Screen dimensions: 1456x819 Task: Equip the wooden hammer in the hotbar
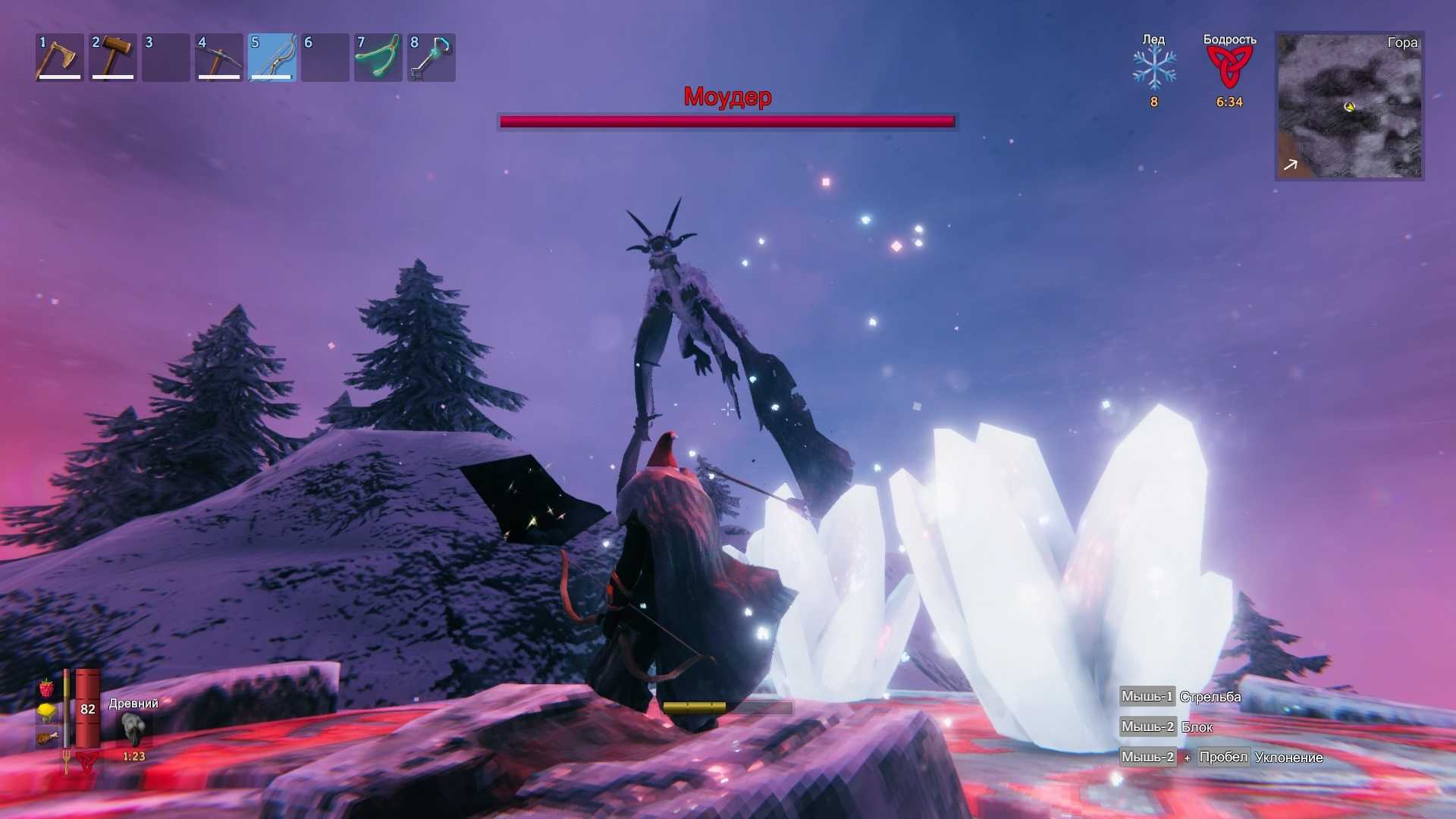[113, 58]
